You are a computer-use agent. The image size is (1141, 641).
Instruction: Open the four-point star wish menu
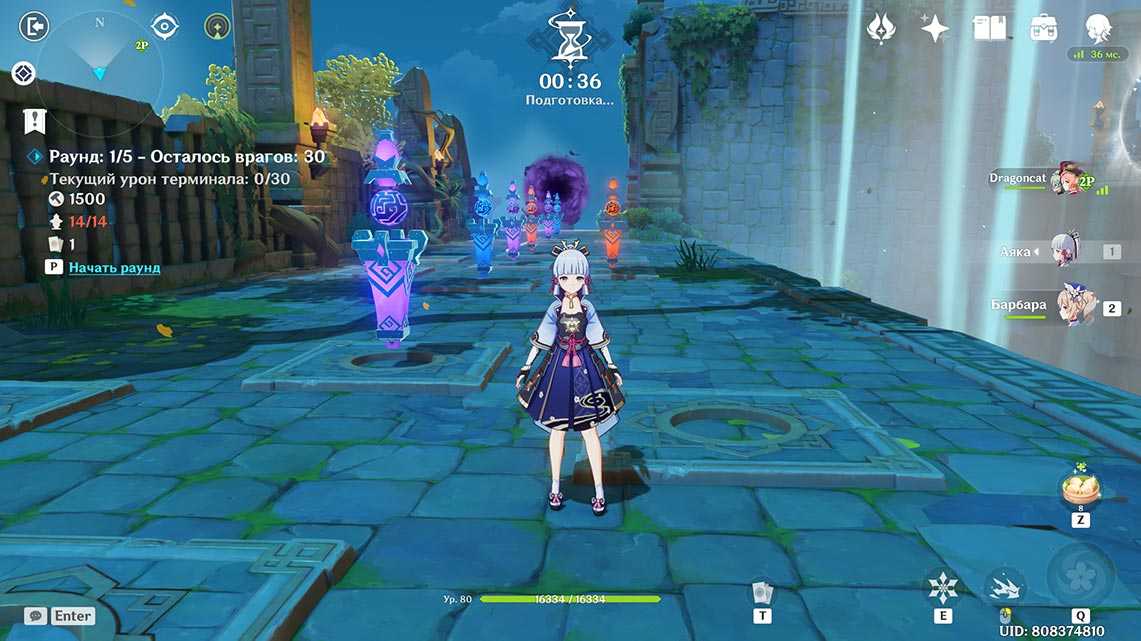934,28
